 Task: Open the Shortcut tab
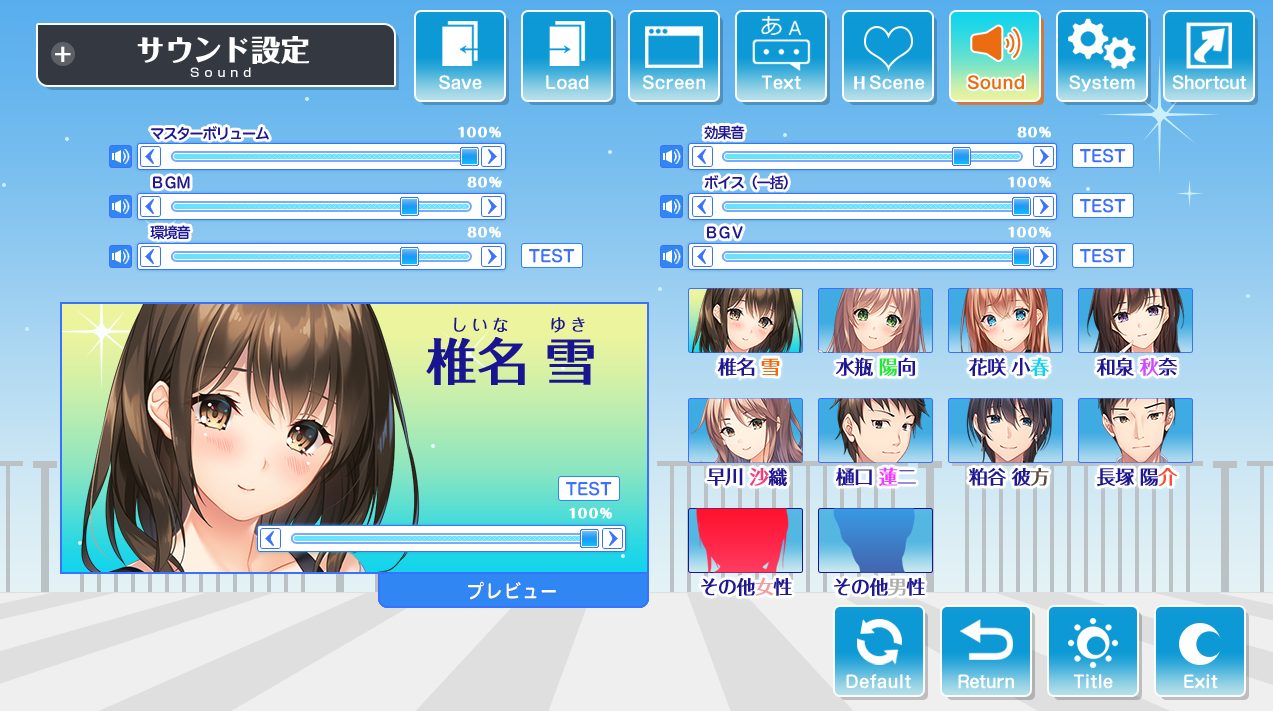tap(1209, 56)
